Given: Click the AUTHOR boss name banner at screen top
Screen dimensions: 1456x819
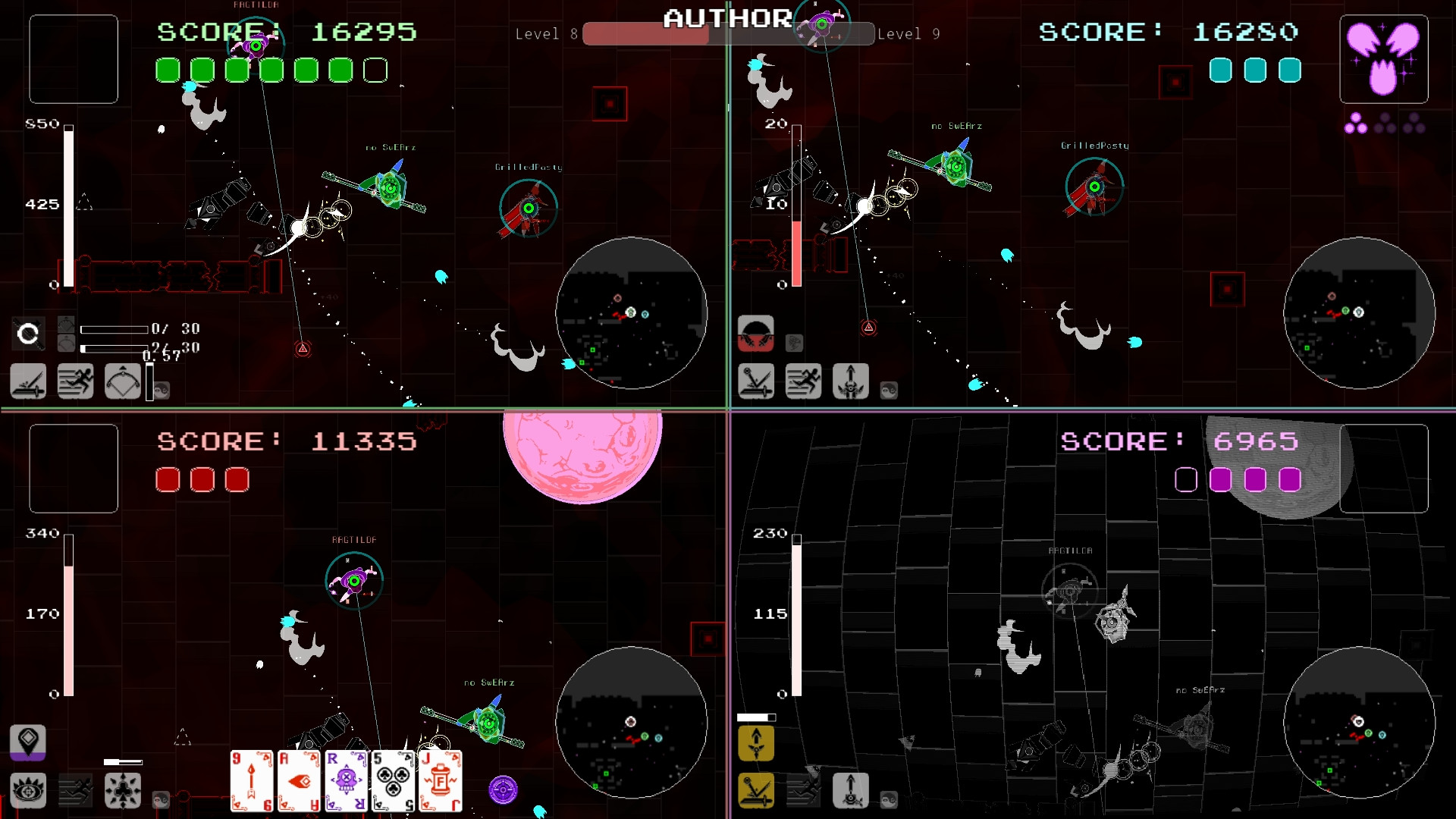Looking at the screenshot, I should click(x=727, y=17).
